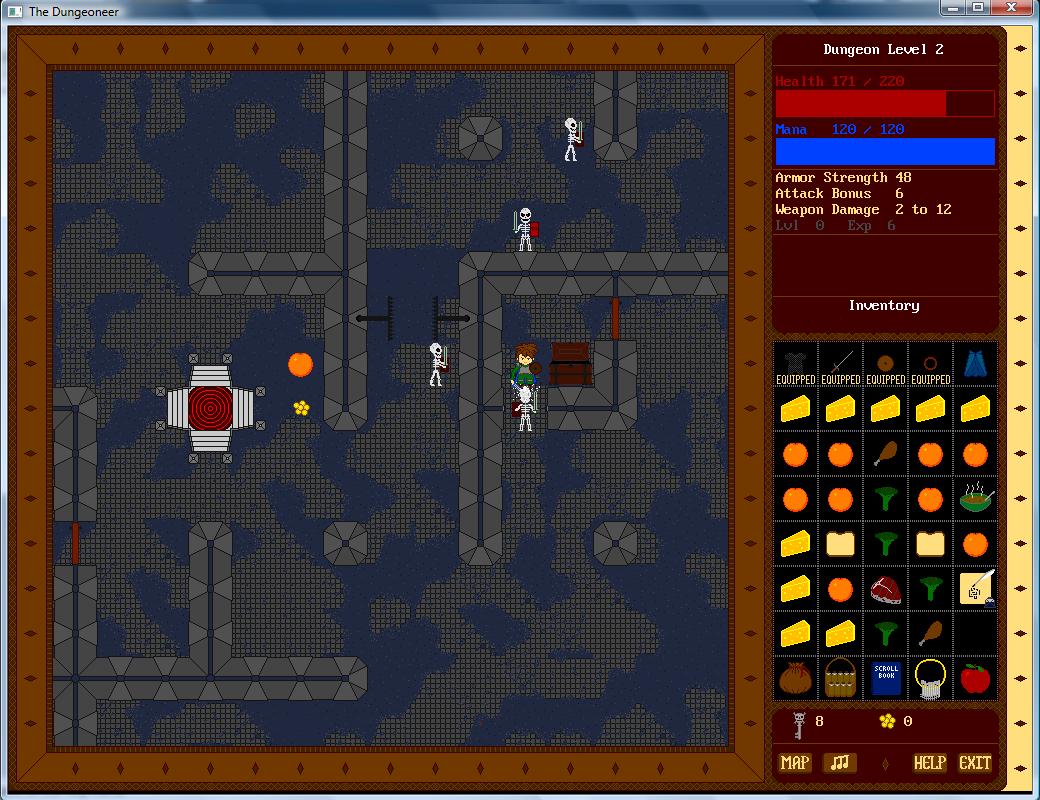Select the equipped ring slot
The height and width of the screenshot is (800, 1040).
(930, 364)
